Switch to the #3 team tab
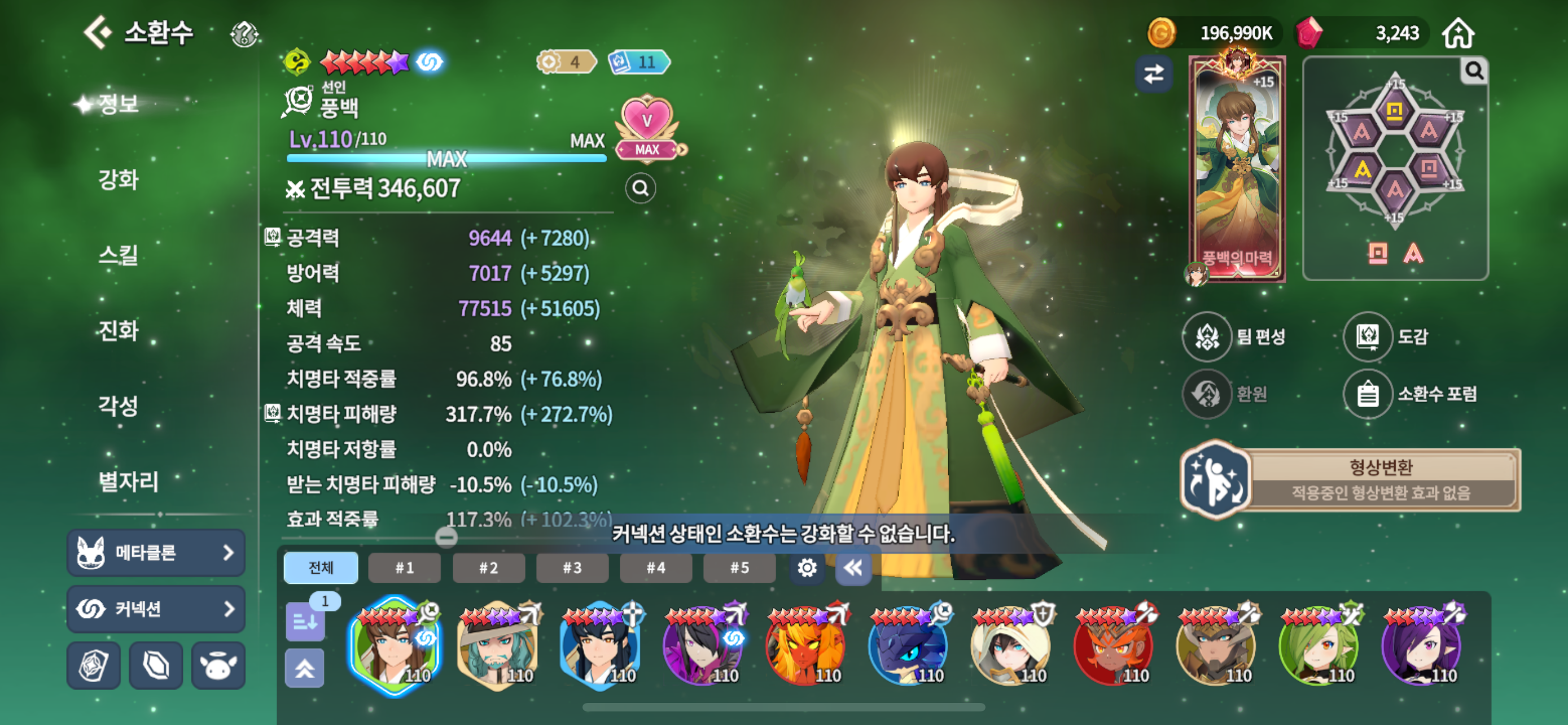1568x725 pixels. pyautogui.click(x=572, y=568)
